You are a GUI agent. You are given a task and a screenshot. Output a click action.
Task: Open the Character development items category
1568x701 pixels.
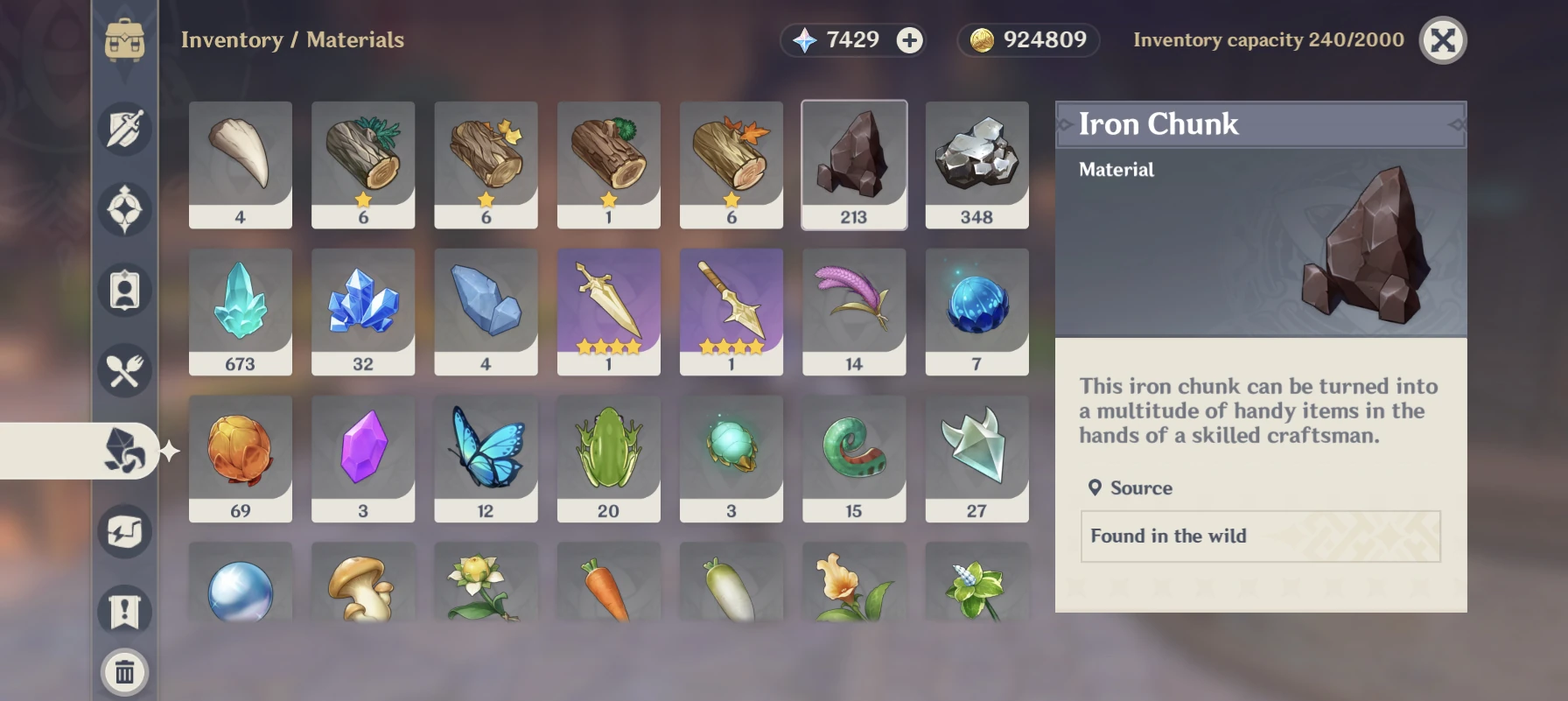123,291
